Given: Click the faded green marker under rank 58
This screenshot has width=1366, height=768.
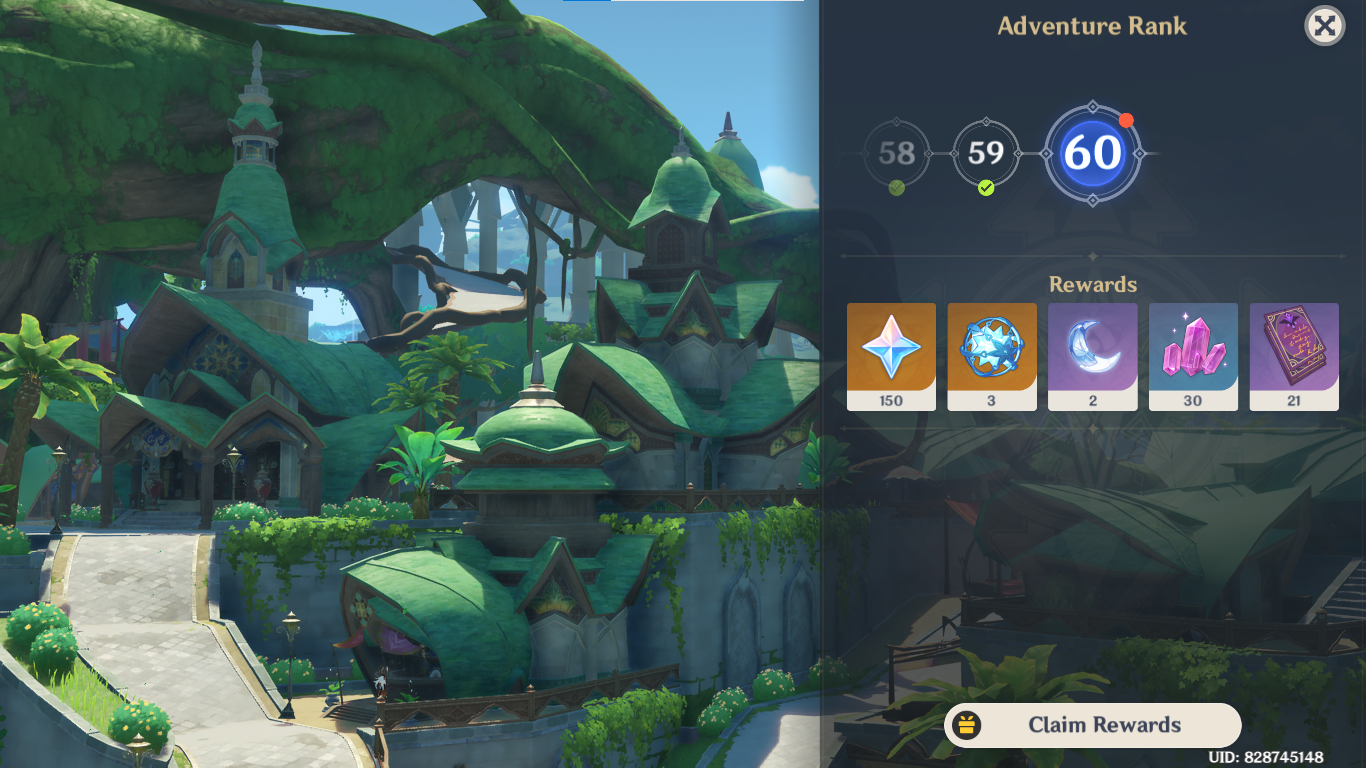Looking at the screenshot, I should pyautogui.click(x=897, y=185).
